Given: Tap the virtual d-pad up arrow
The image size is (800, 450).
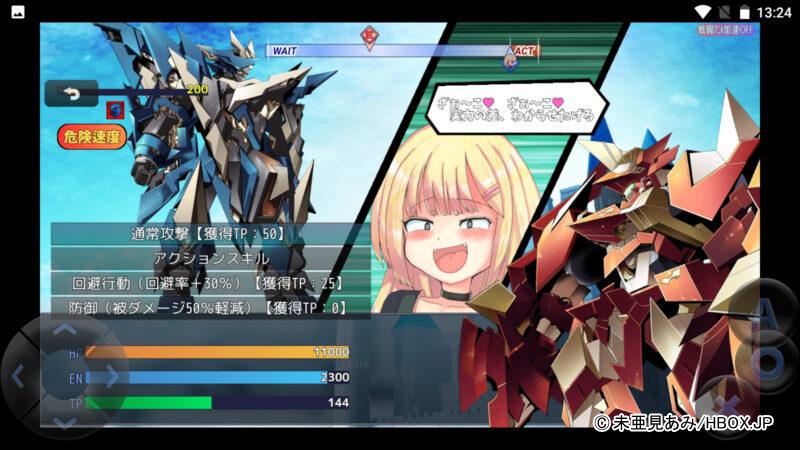Looking at the screenshot, I should pos(65,328).
